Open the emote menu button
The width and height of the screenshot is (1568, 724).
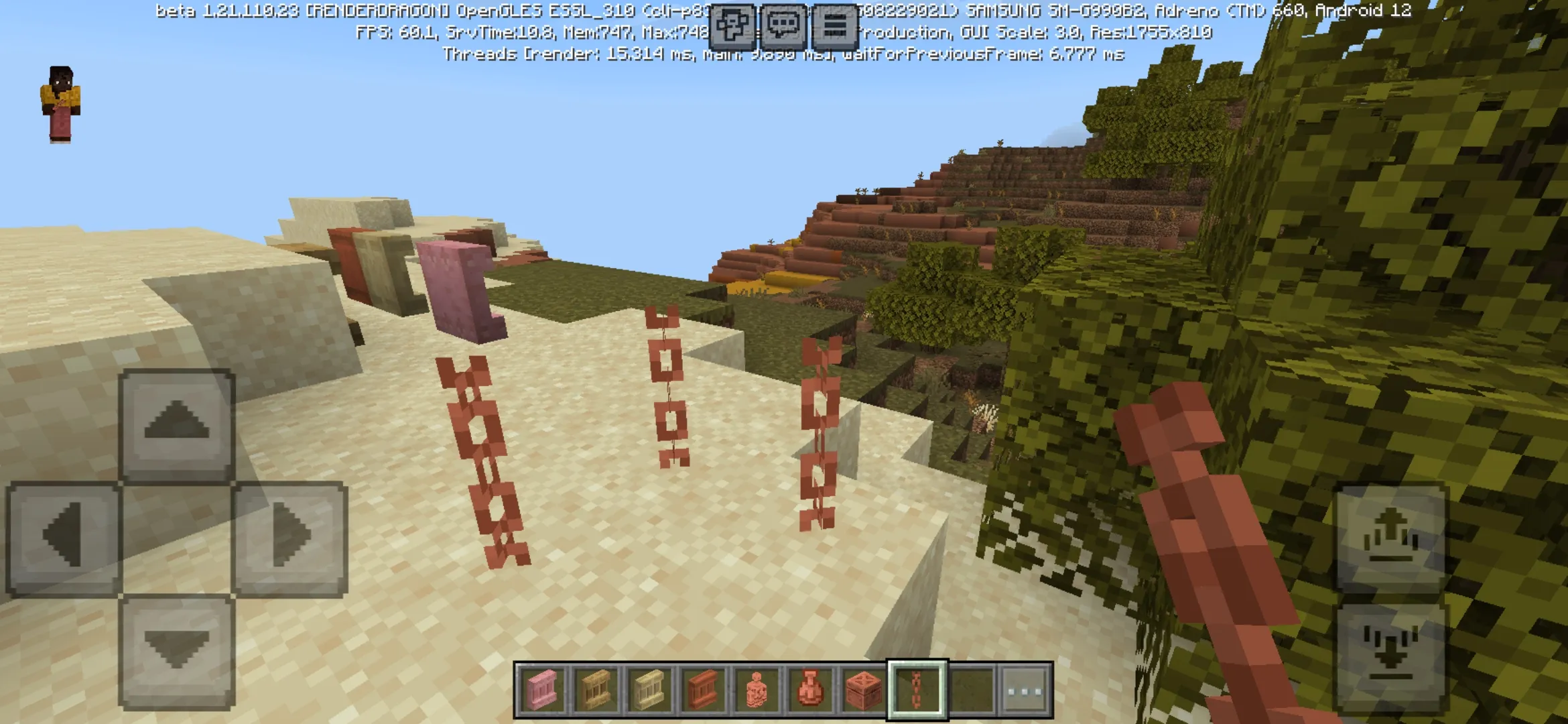click(x=732, y=26)
